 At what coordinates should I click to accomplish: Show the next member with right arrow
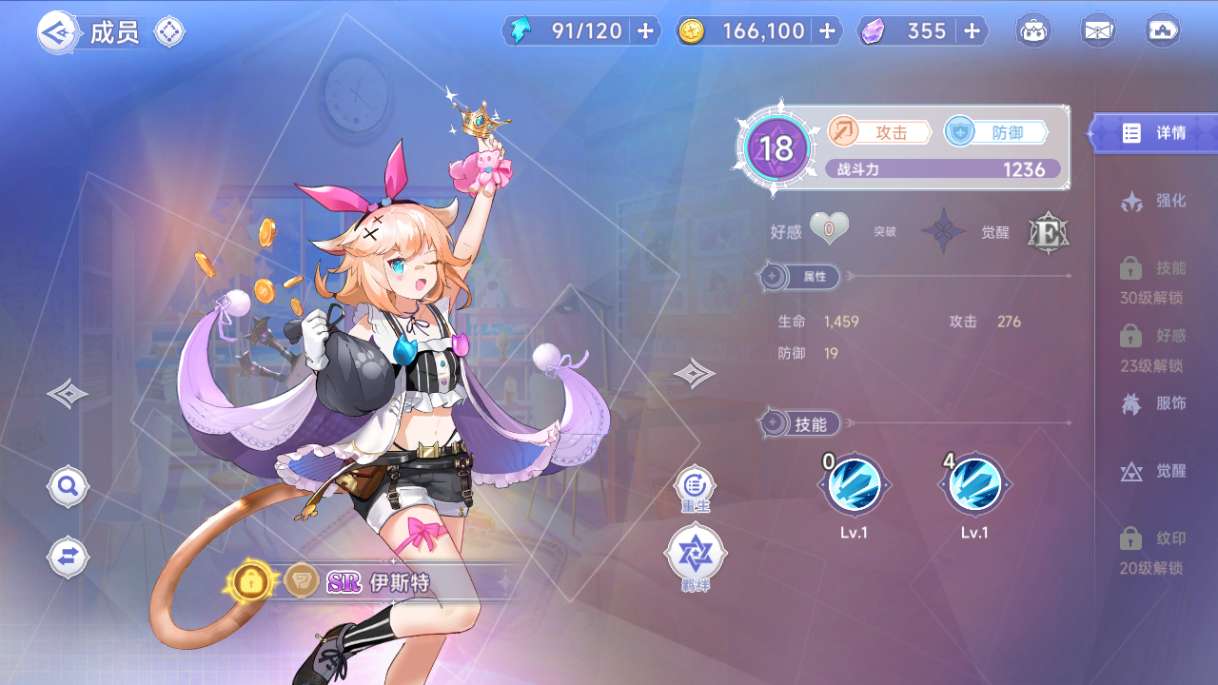[694, 374]
